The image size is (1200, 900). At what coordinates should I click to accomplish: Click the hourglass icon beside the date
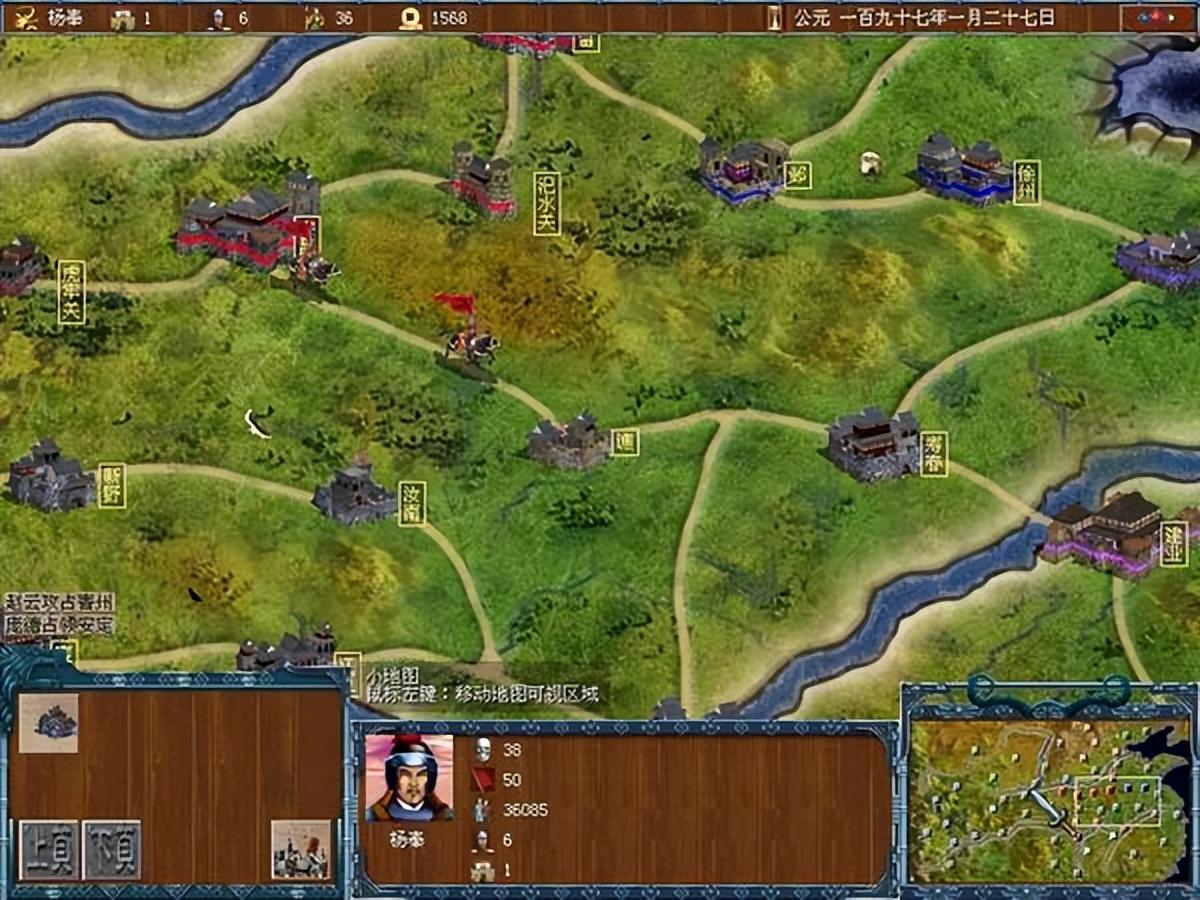tap(774, 18)
